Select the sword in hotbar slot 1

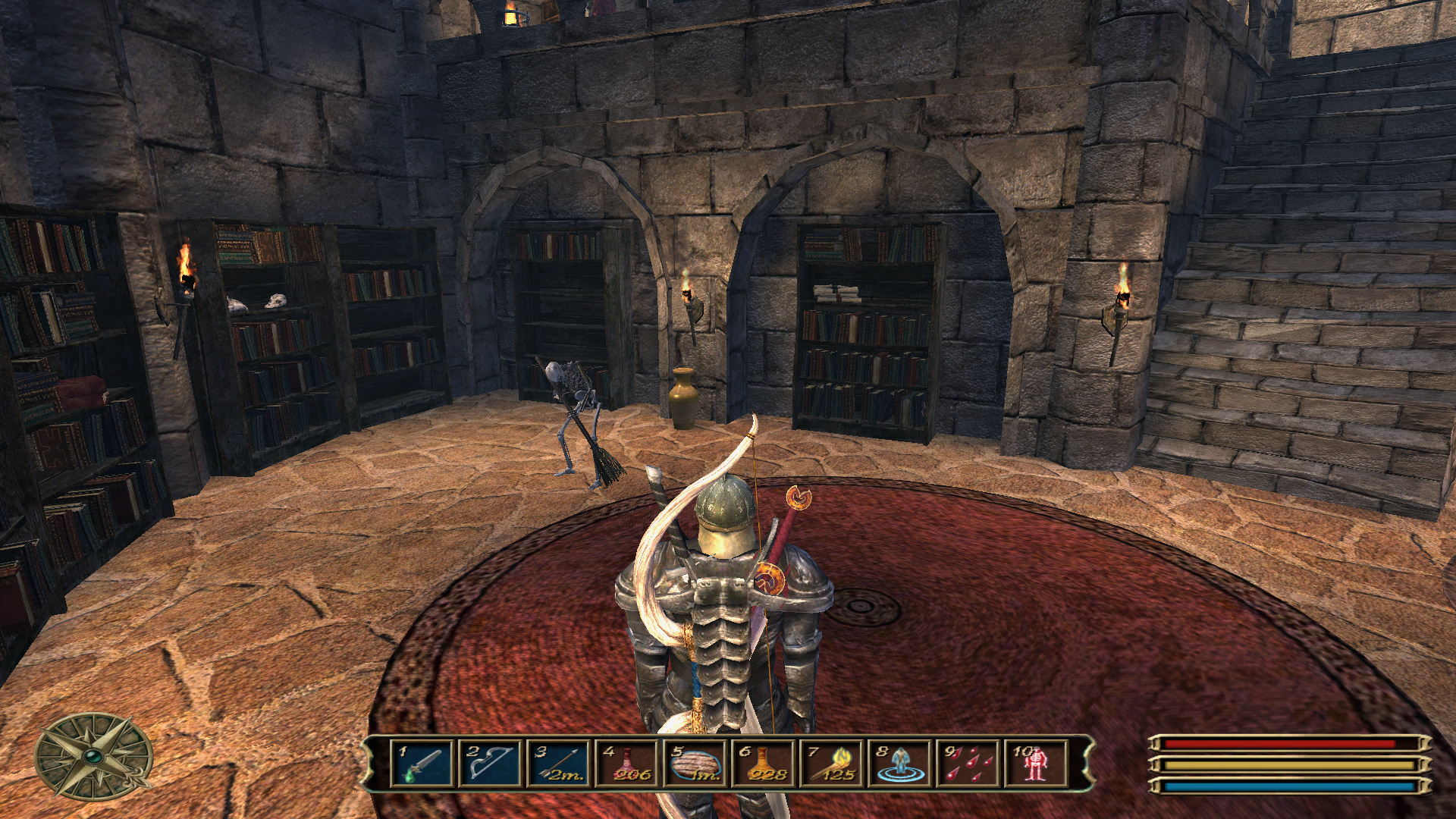[422, 763]
